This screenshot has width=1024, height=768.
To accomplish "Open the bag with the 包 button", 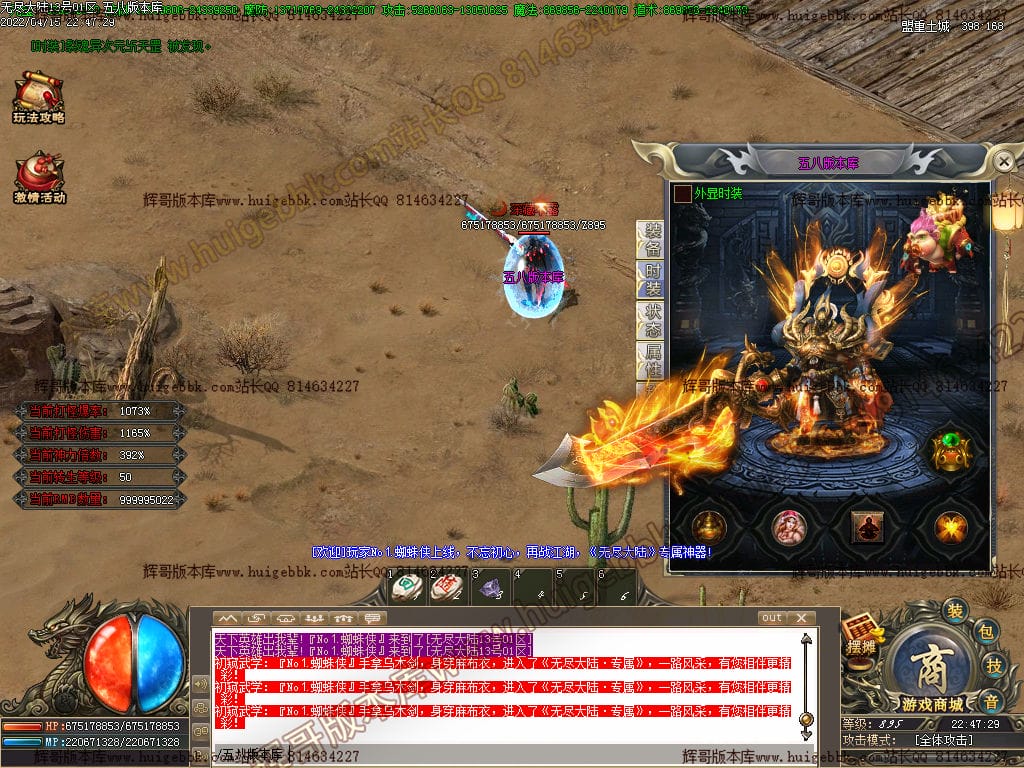I will 984,632.
